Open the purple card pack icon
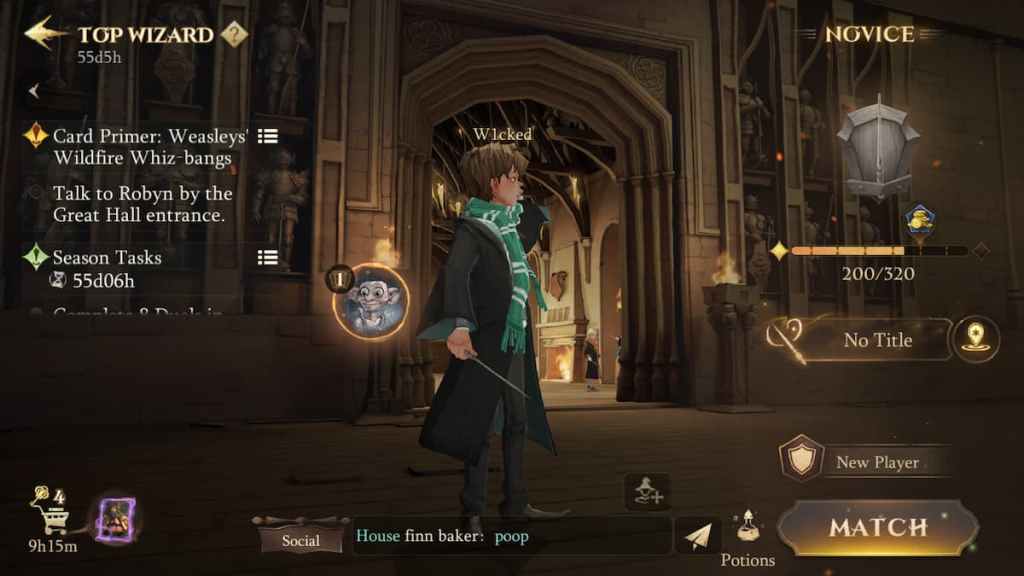This screenshot has width=1024, height=576. [x=116, y=520]
